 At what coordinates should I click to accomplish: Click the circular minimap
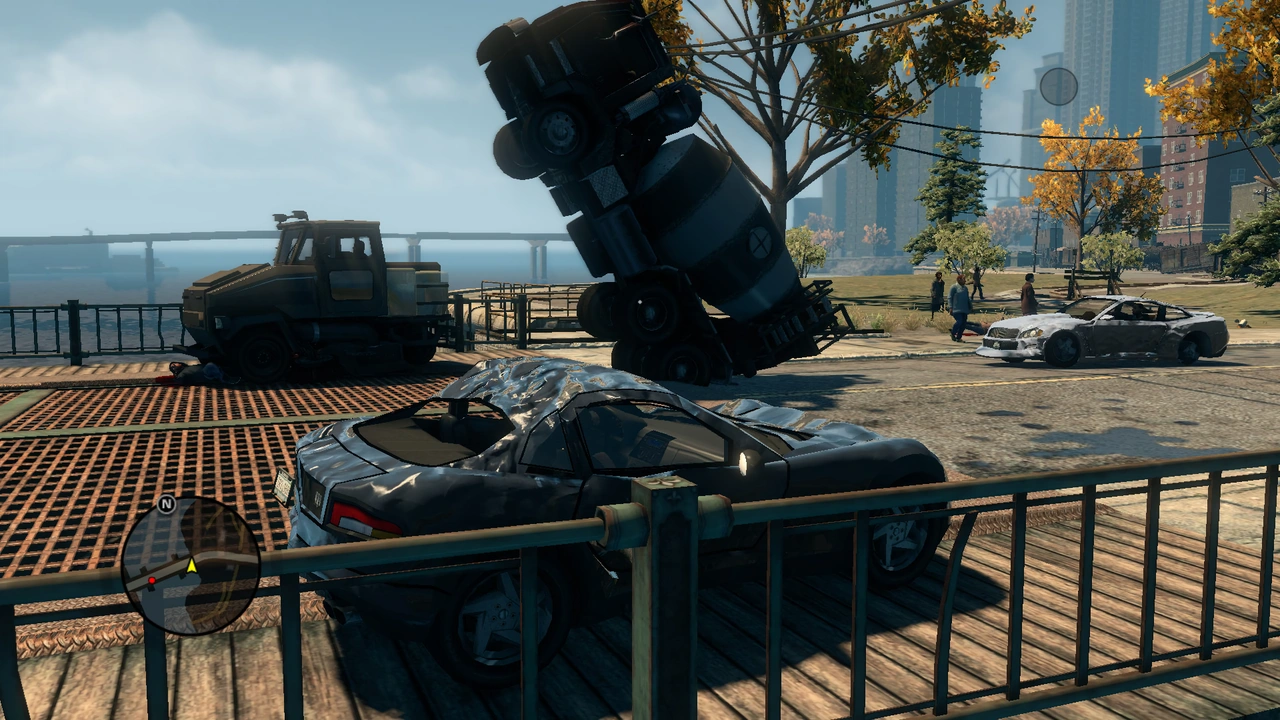[190, 566]
